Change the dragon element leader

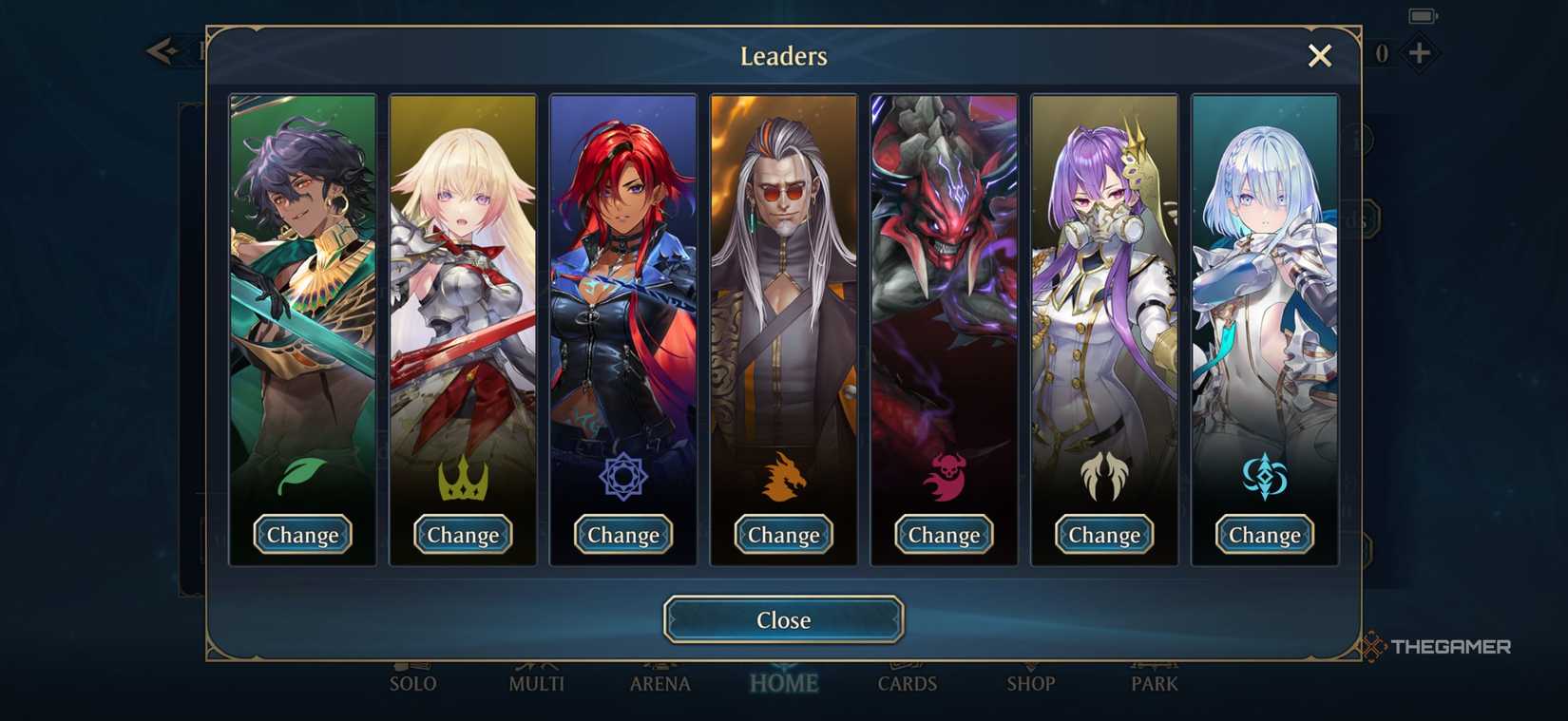click(x=783, y=535)
